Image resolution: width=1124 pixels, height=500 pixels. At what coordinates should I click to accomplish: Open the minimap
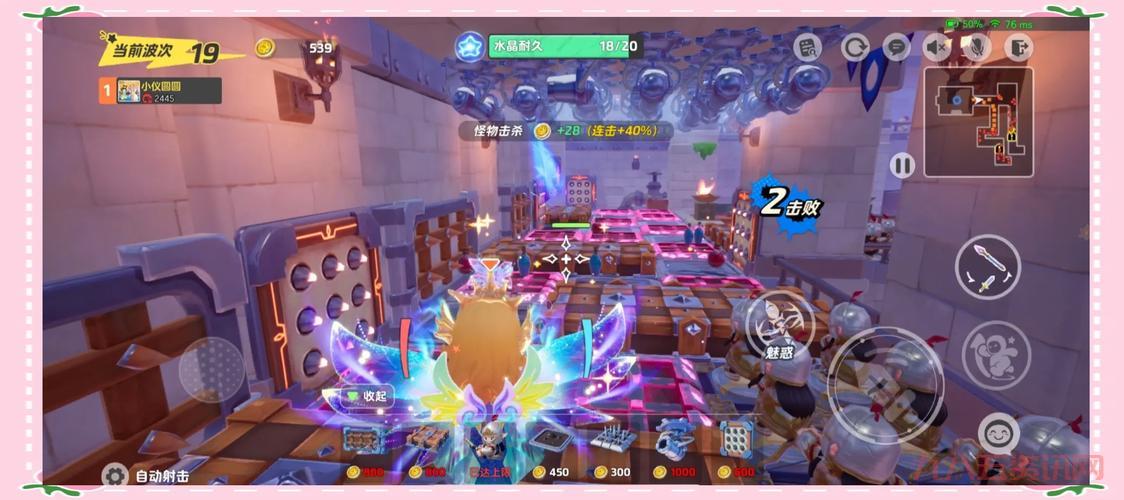(x=977, y=122)
